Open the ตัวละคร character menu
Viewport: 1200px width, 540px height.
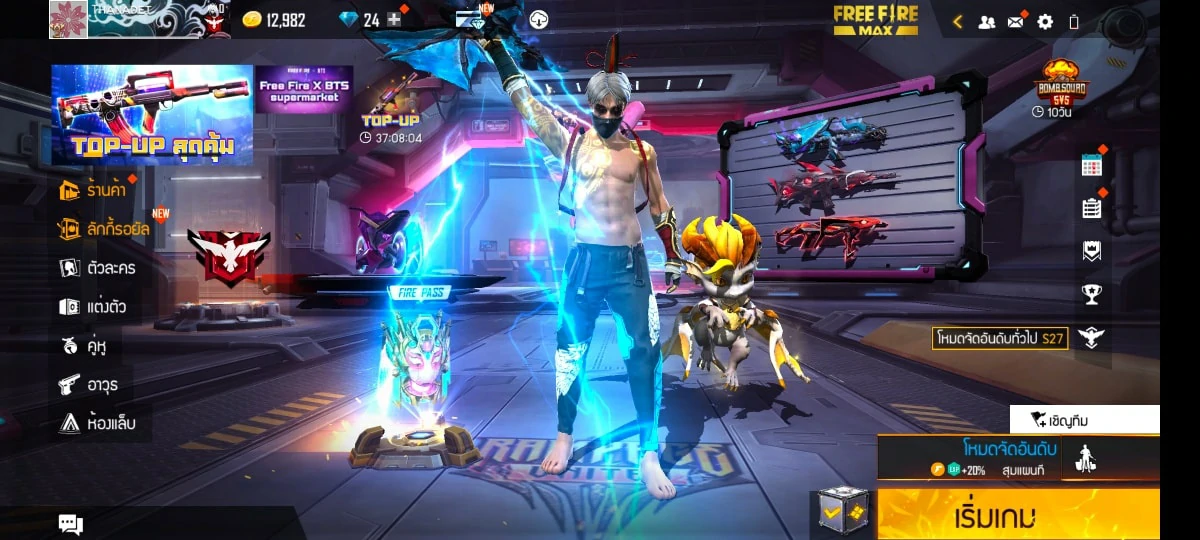coord(98,268)
